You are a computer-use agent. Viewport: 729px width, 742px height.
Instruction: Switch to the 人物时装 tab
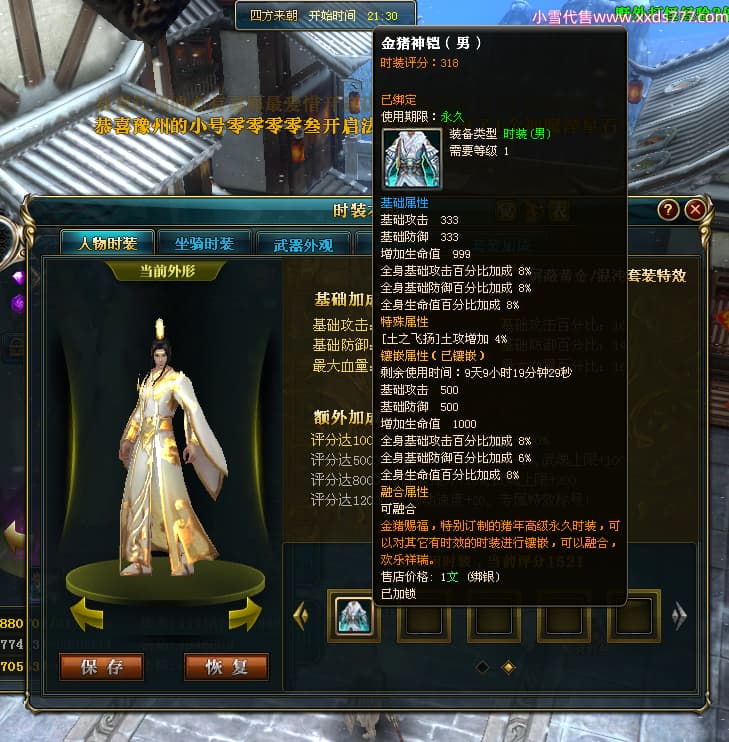(107, 243)
